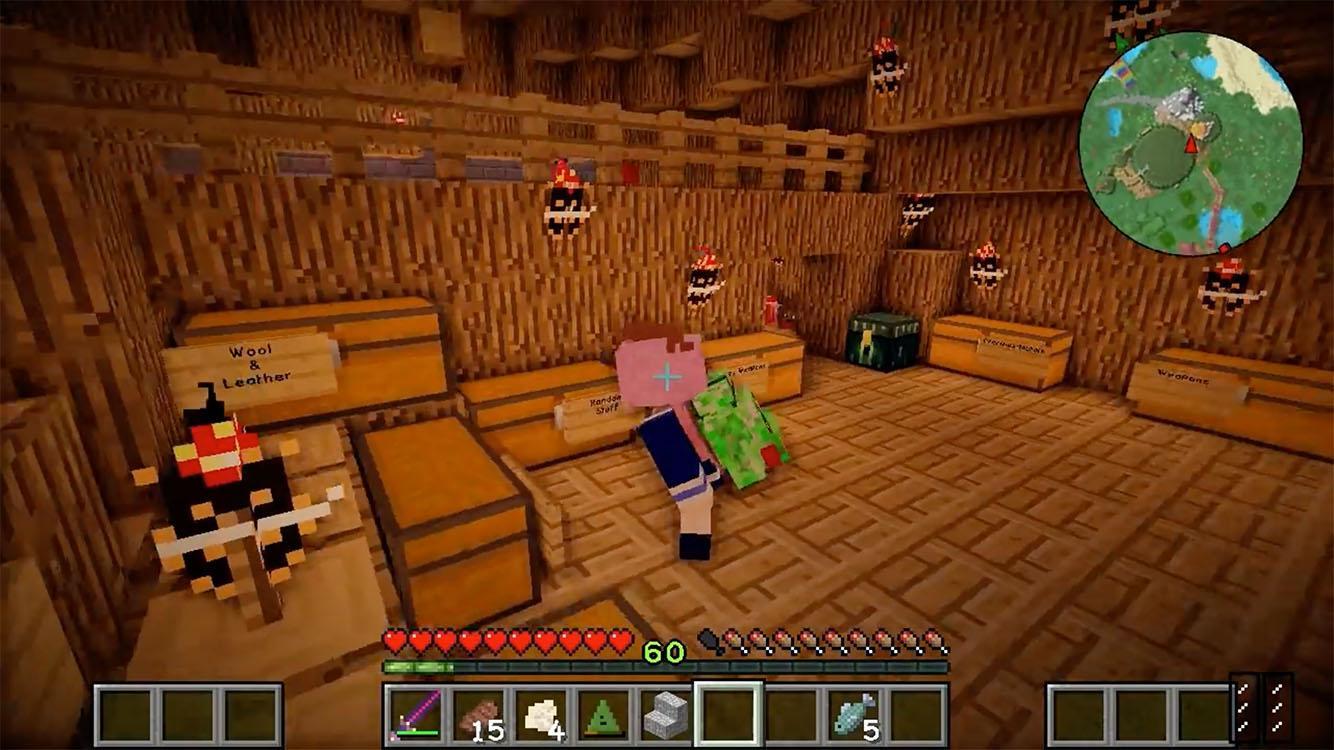This screenshot has width=1334, height=750.
Task: Select the enchanted sword in the hotbar
Action: pyautogui.click(x=413, y=716)
